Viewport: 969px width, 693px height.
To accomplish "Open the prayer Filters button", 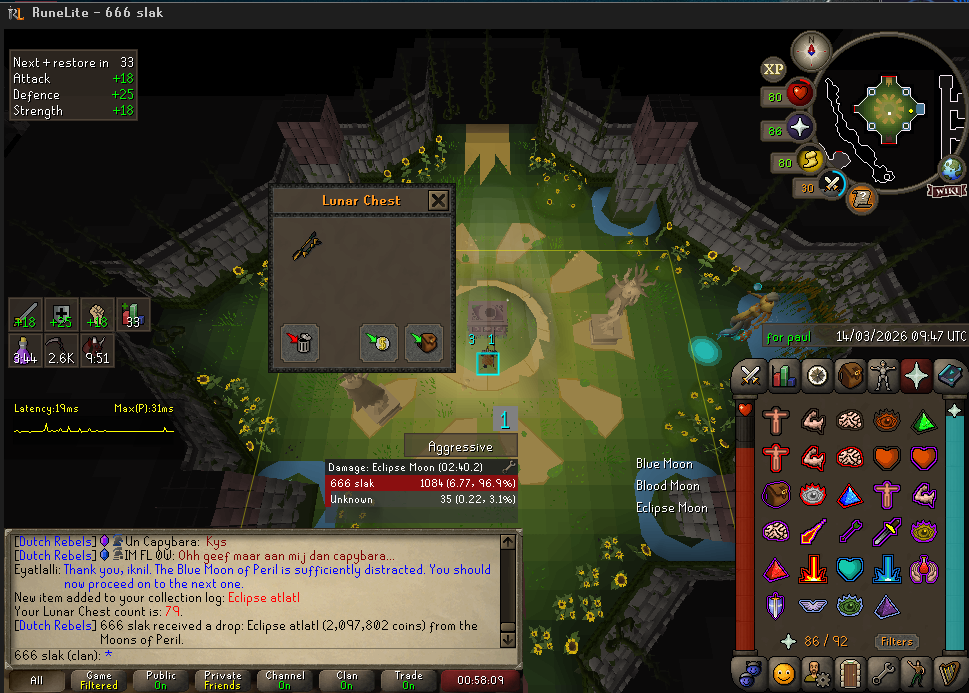I will click(896, 642).
